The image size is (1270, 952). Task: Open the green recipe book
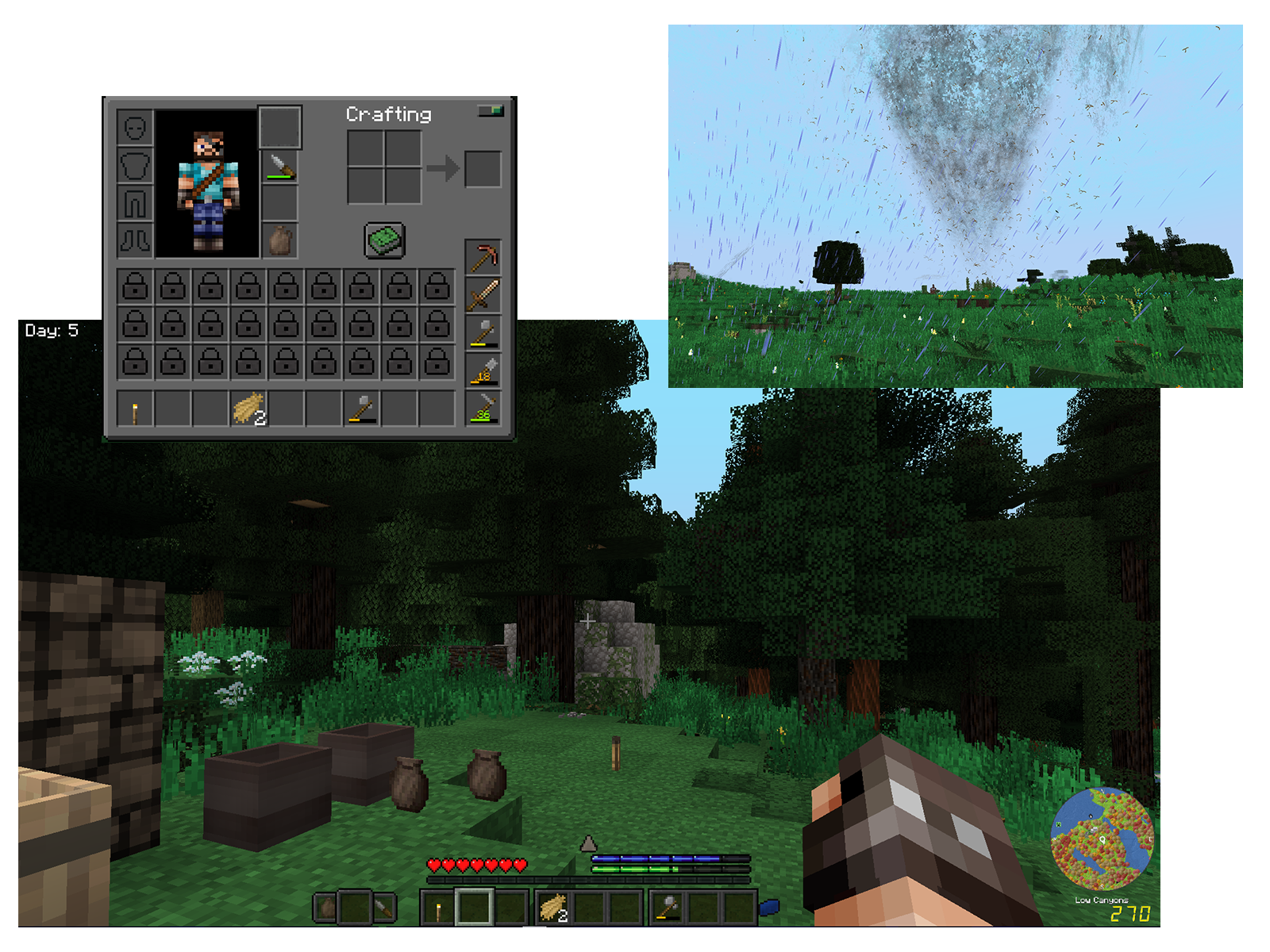coord(384,240)
